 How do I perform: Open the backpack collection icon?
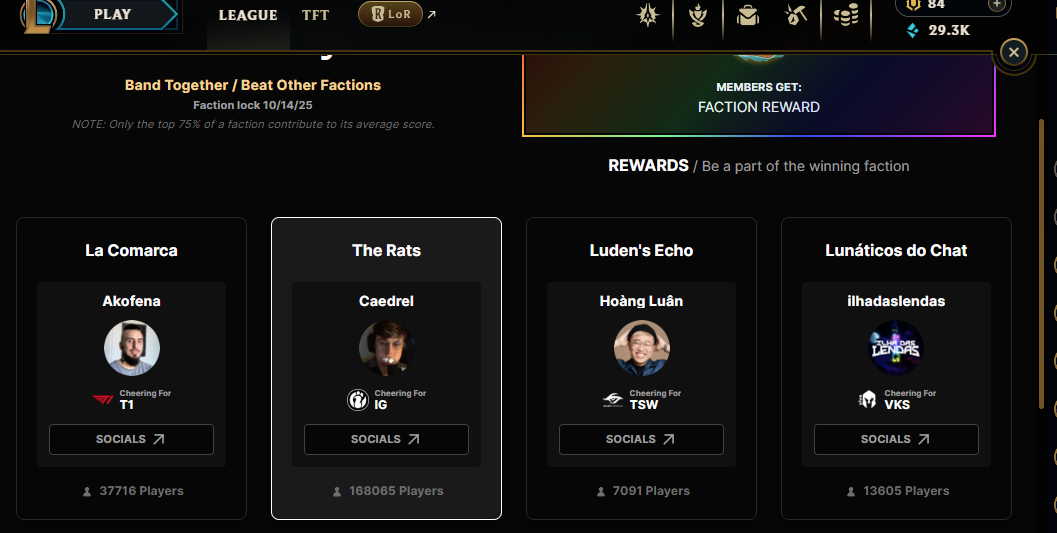click(747, 15)
